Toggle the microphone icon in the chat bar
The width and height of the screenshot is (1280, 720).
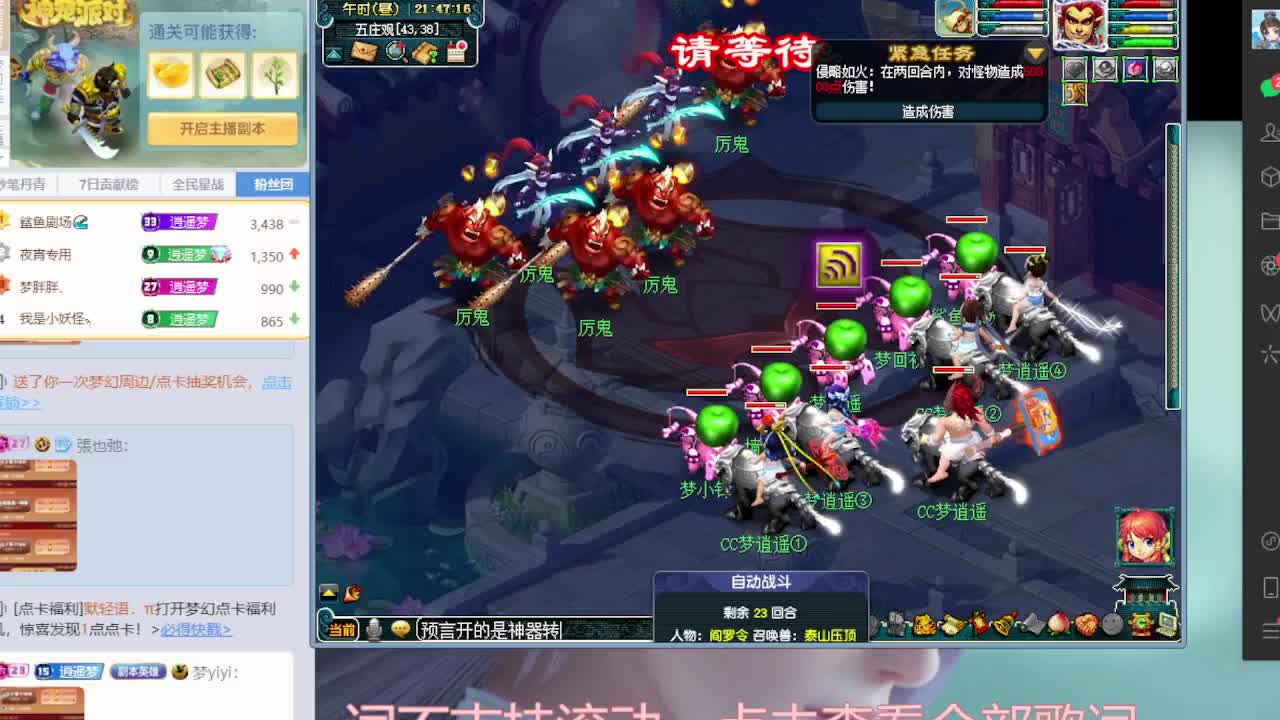[374, 628]
